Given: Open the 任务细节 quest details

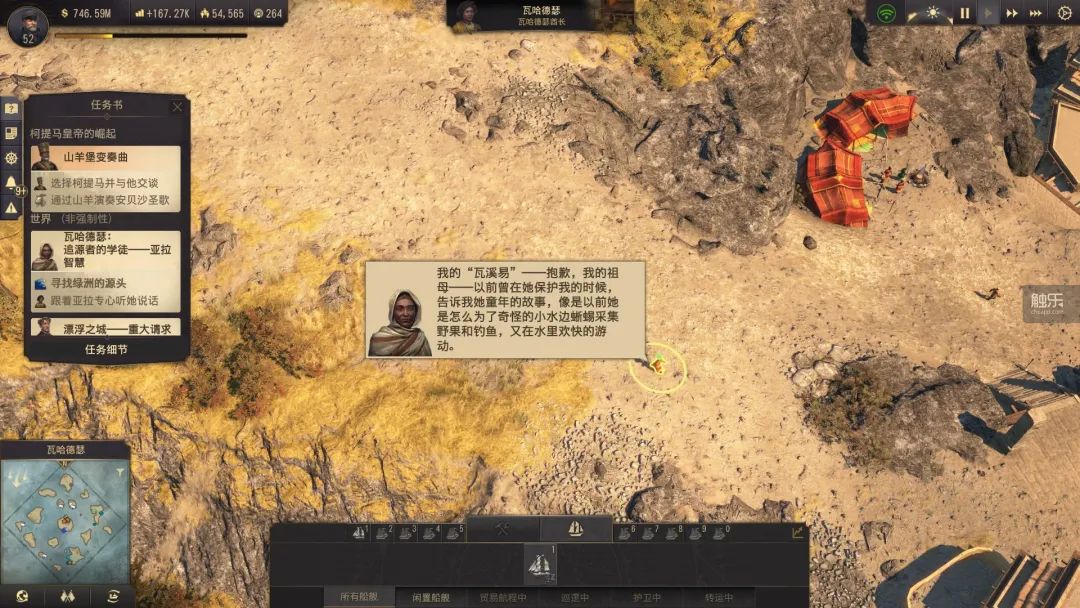Looking at the screenshot, I should tap(106, 350).
